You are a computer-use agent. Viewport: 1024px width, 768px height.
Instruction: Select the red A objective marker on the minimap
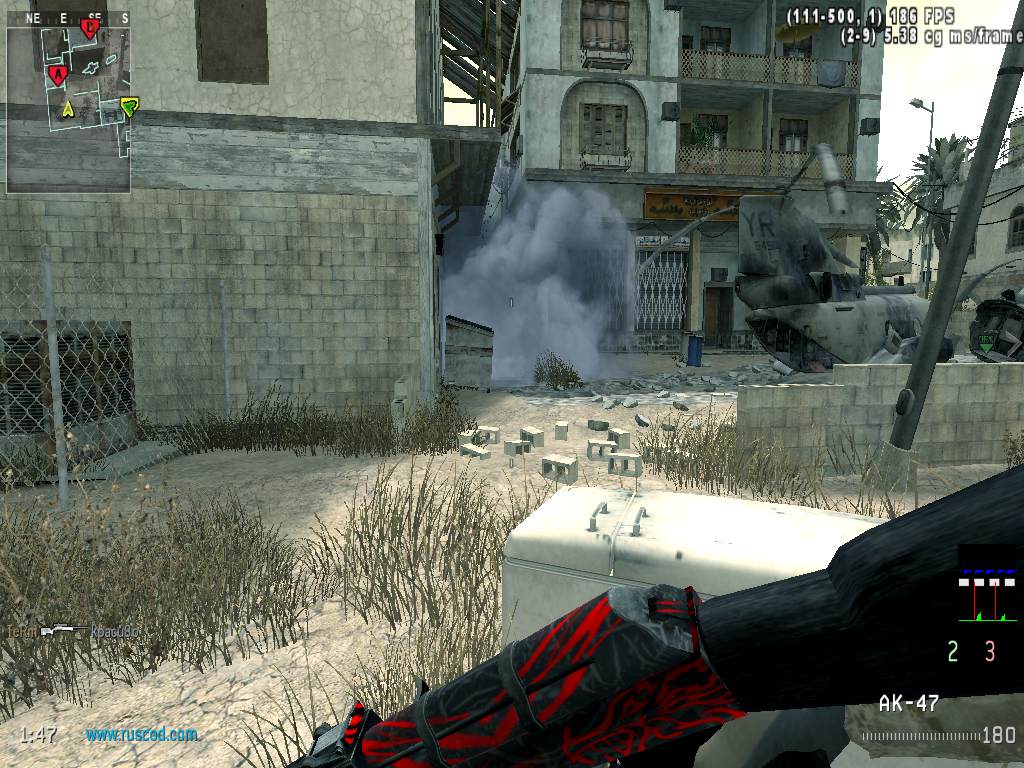(57, 74)
